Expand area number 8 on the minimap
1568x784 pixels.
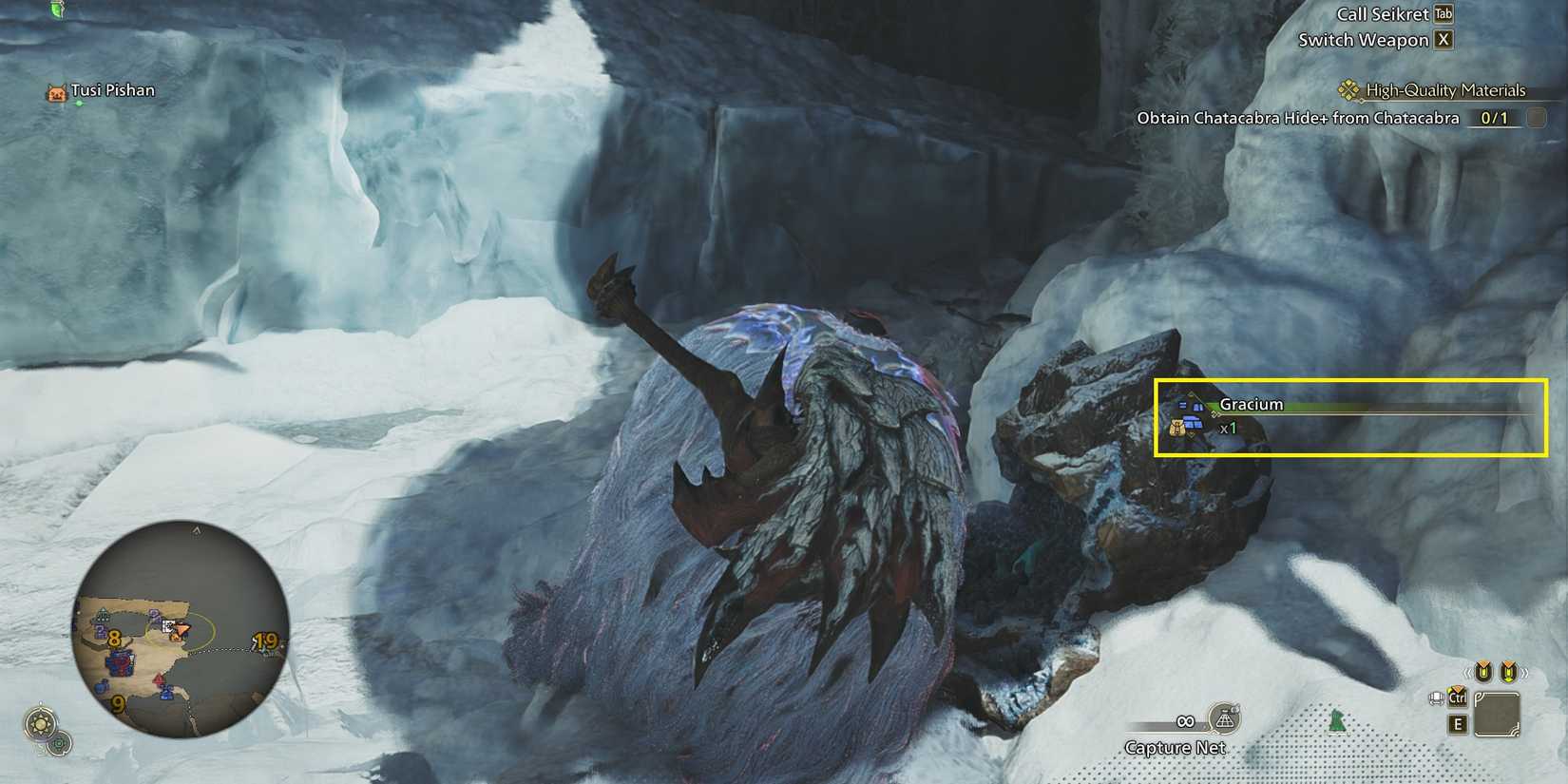(x=114, y=640)
